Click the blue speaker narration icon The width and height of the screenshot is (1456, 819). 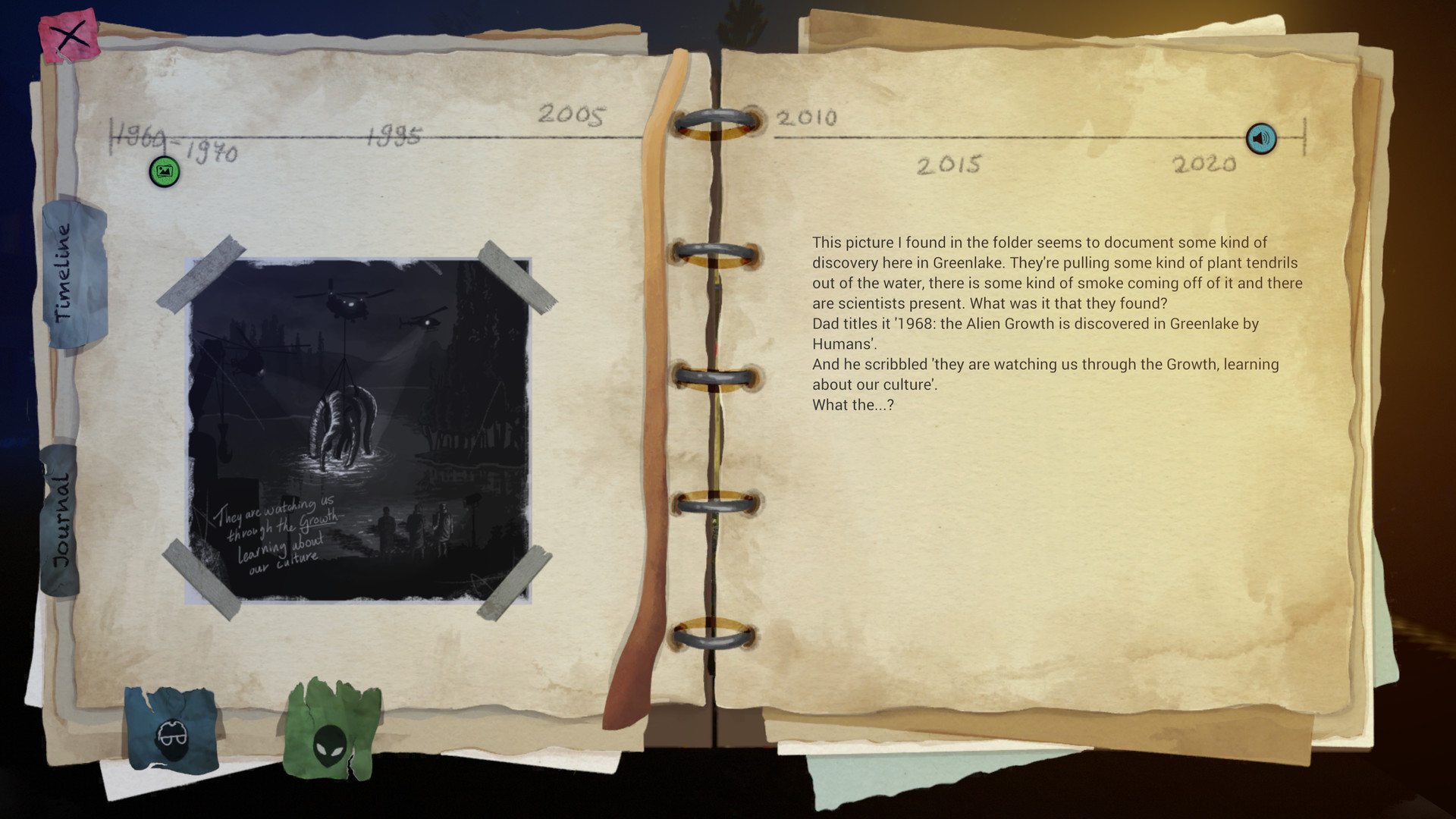pyautogui.click(x=1260, y=139)
